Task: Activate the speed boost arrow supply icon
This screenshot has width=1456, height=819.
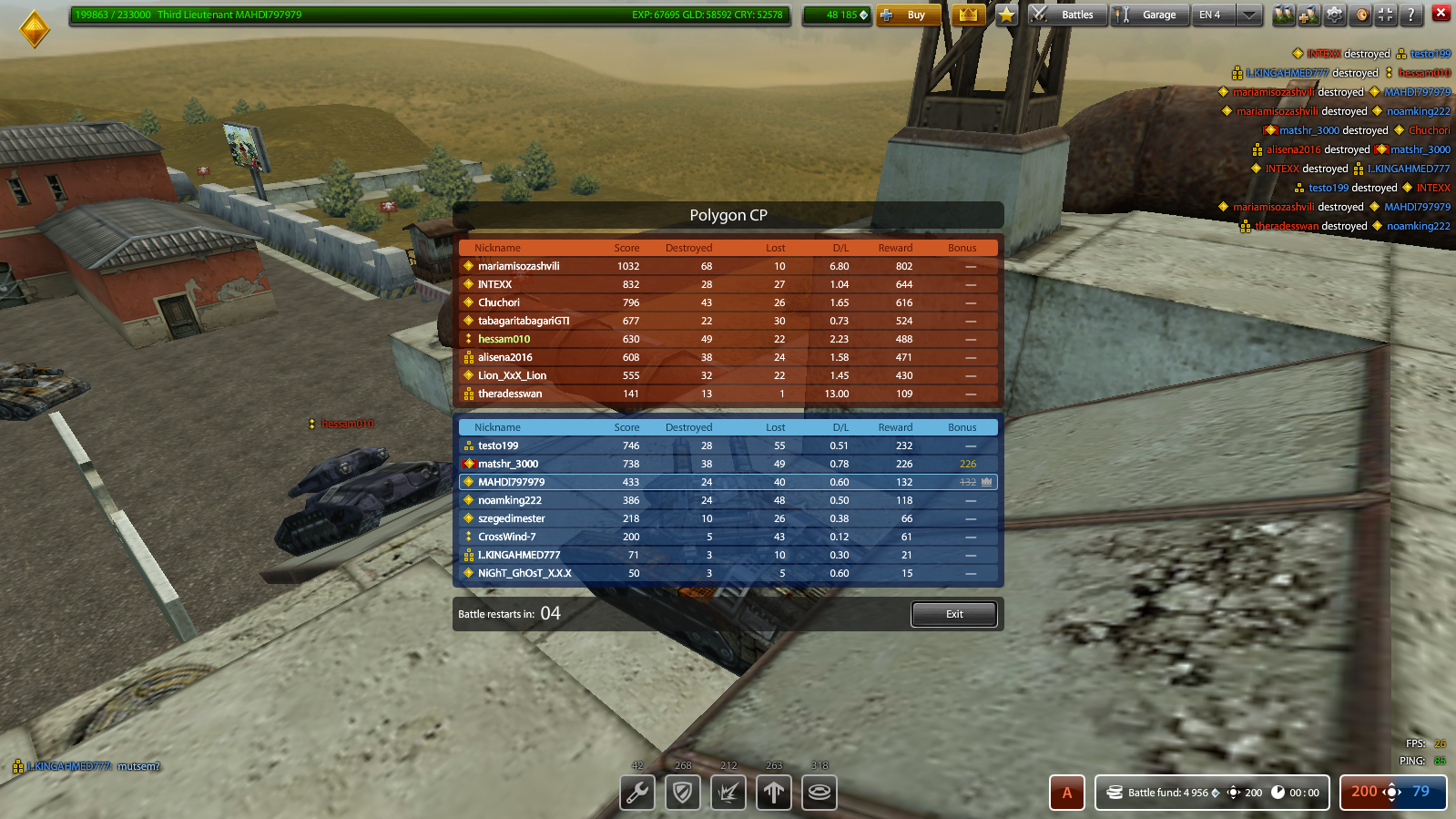Action: tap(773, 793)
